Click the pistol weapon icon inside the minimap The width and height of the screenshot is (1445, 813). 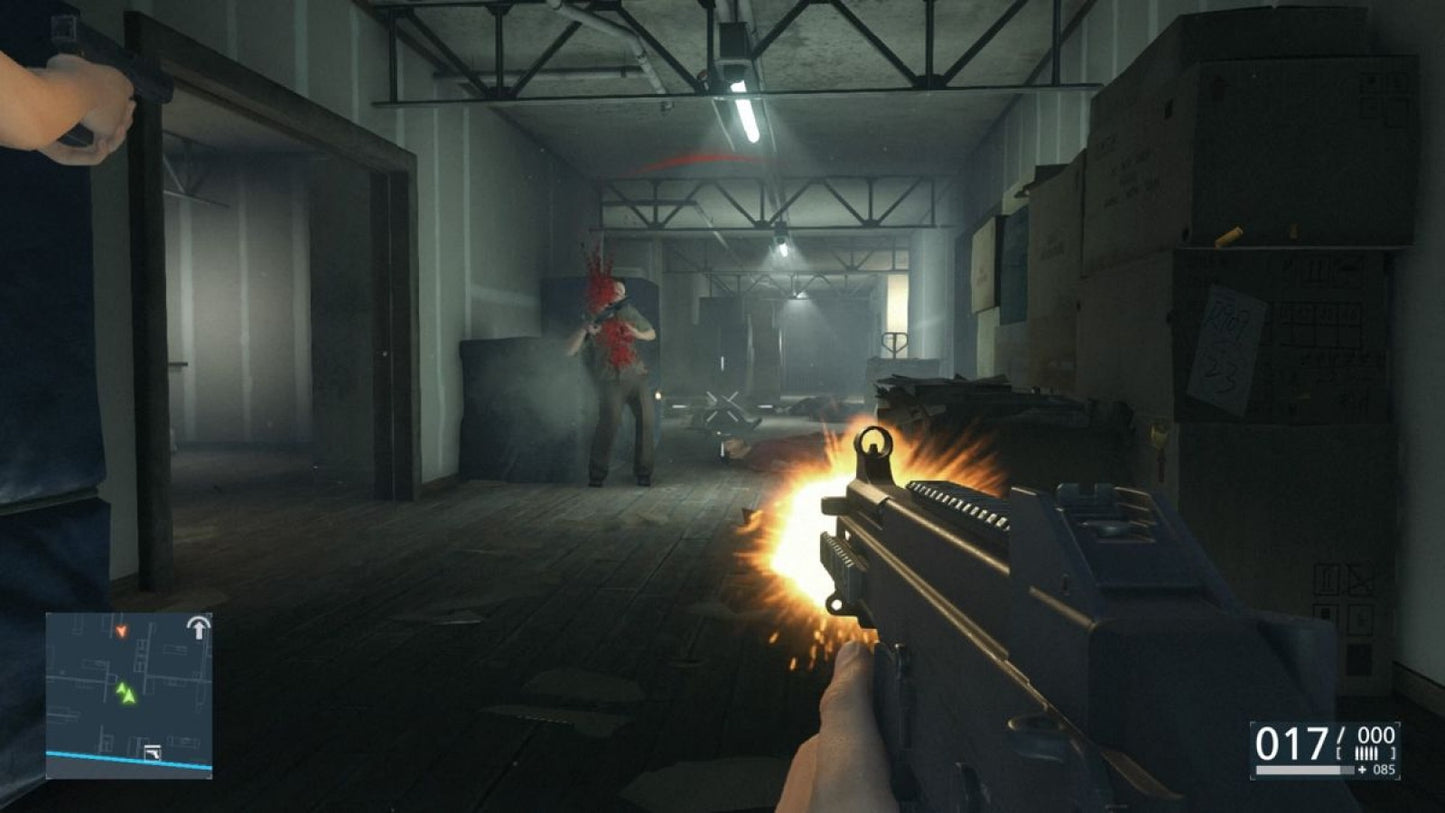click(152, 752)
